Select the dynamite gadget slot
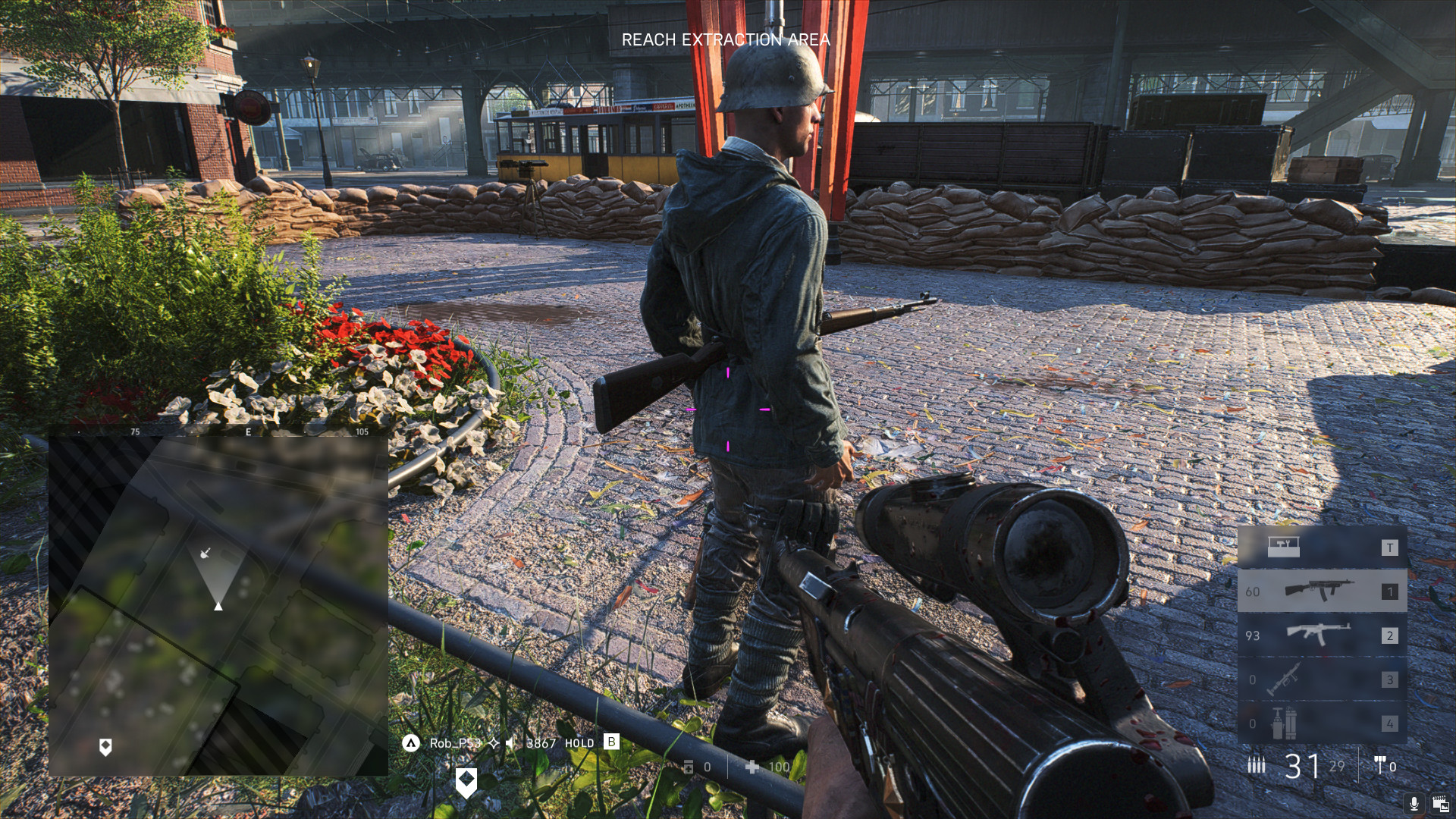 (x=1322, y=723)
